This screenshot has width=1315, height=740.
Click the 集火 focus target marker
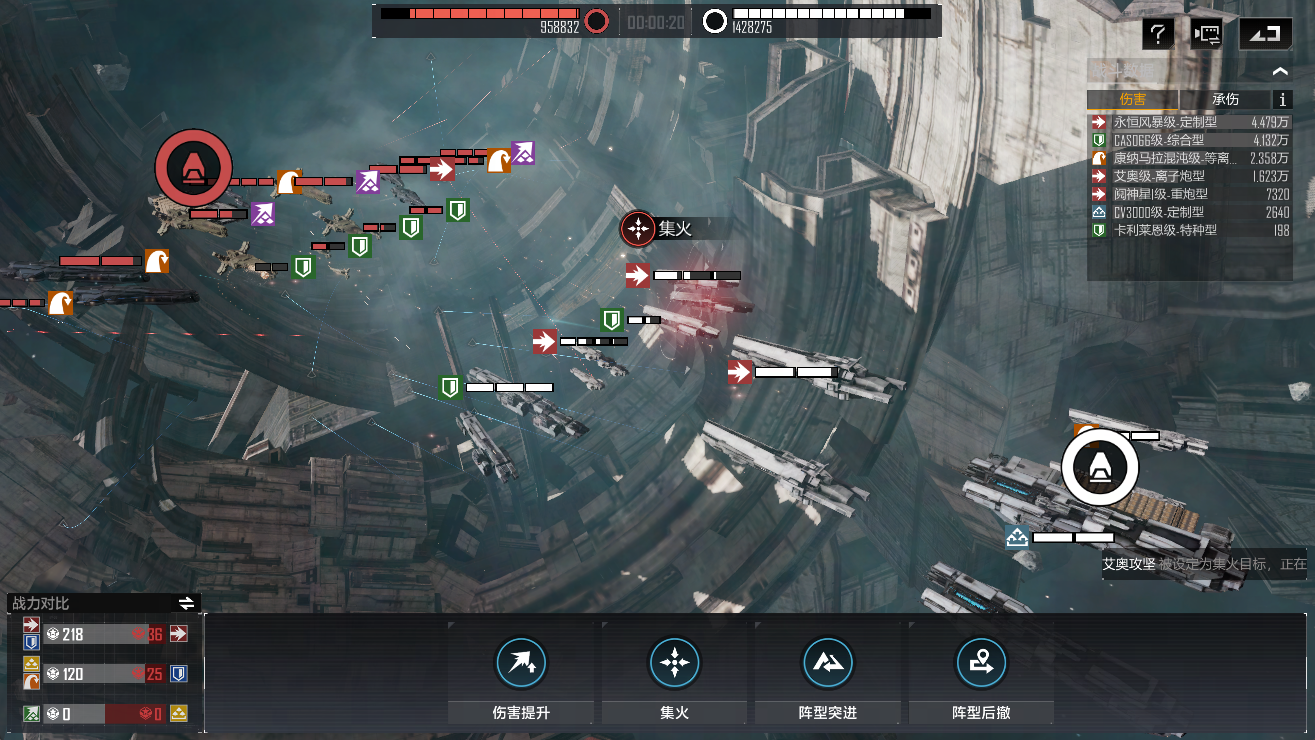coord(637,229)
